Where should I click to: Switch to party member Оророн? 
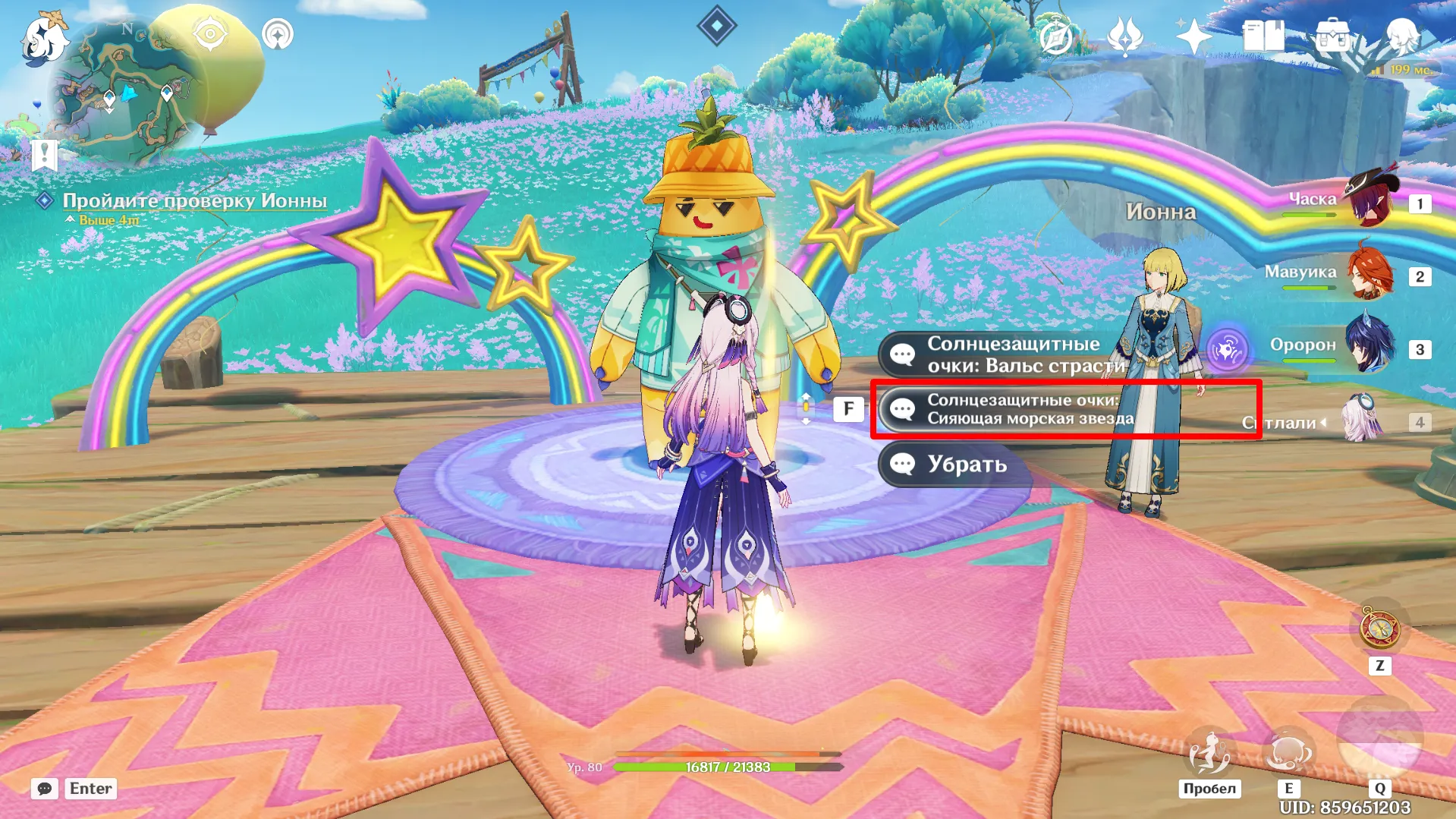pos(1370,347)
